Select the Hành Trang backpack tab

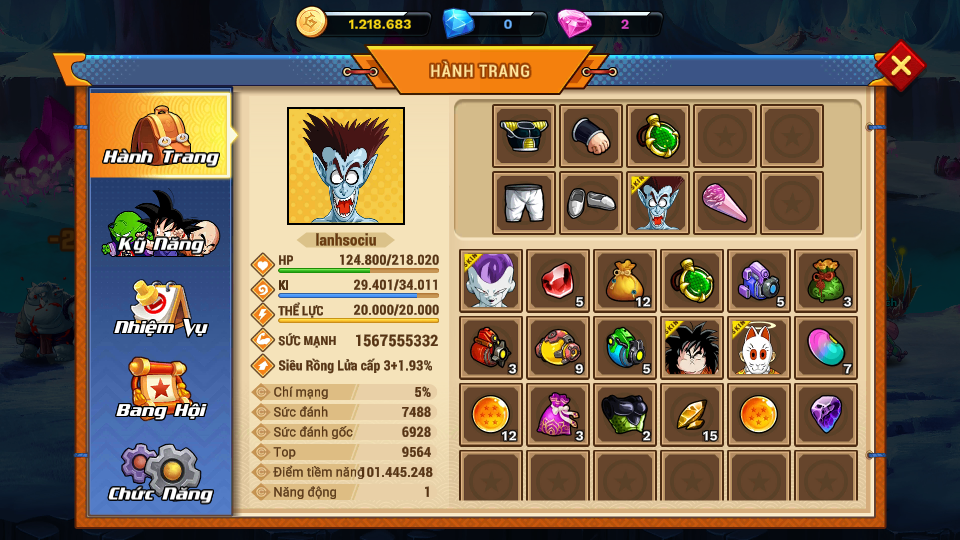(x=160, y=135)
